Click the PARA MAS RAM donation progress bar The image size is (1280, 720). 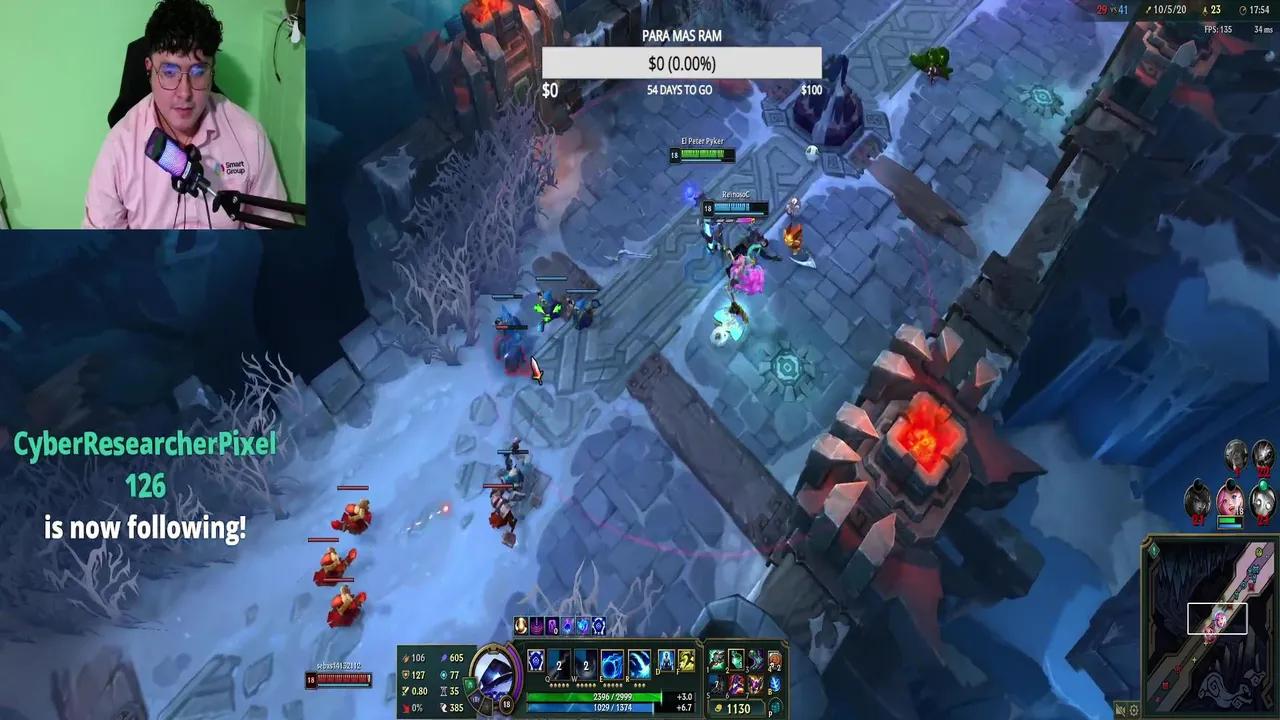[680, 63]
